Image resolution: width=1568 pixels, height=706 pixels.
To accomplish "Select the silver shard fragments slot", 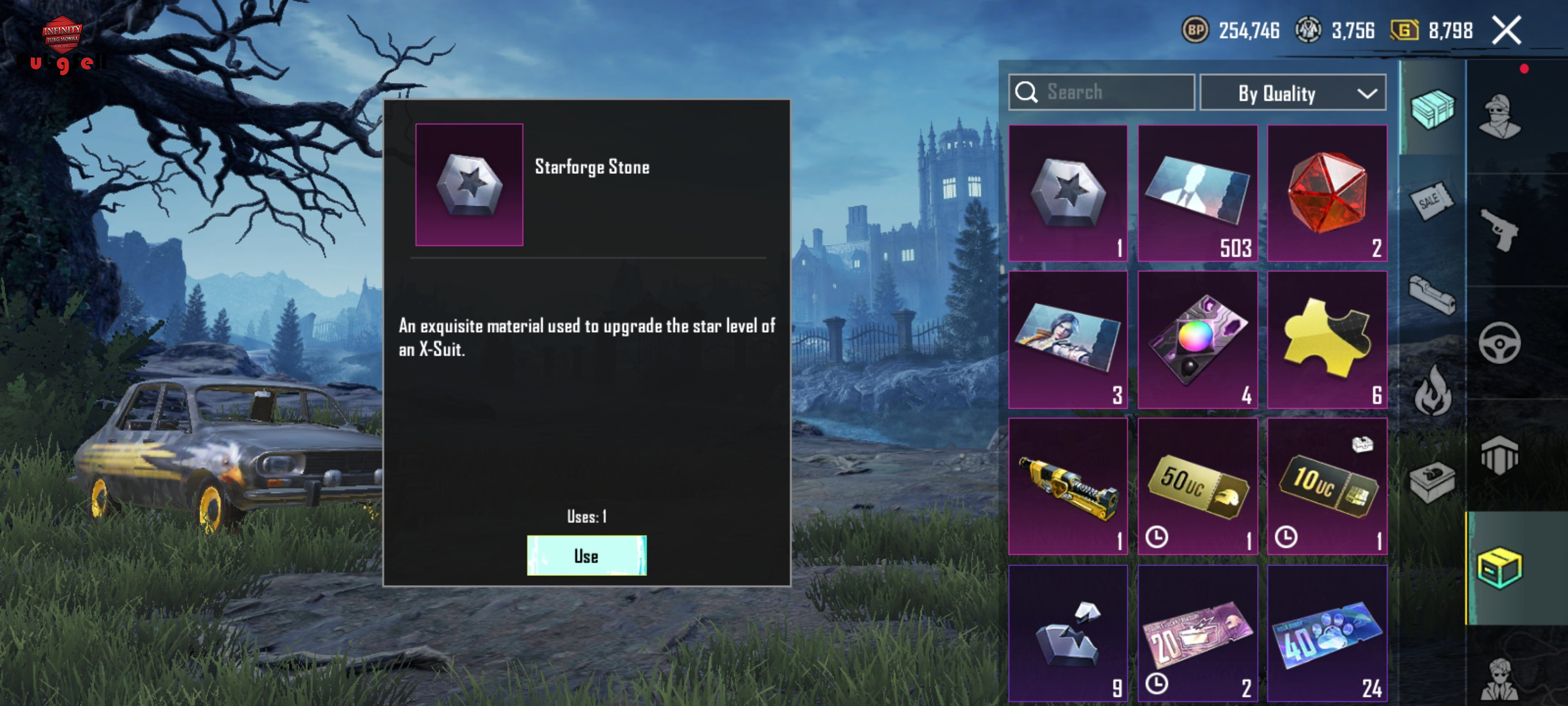I will pos(1068,633).
